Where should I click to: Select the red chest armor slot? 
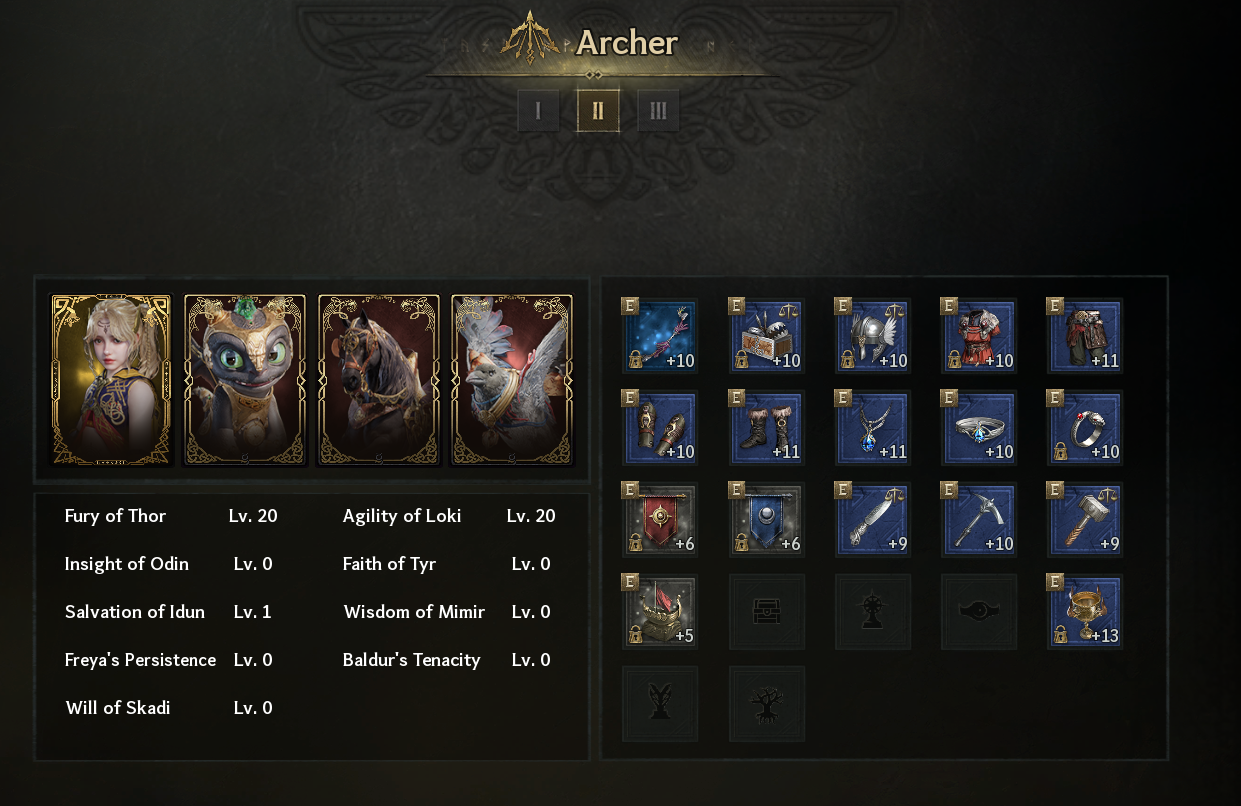(979, 336)
